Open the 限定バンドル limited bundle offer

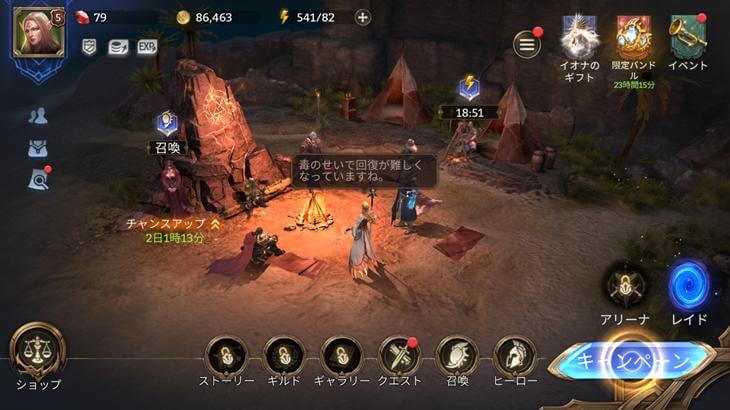click(x=634, y=38)
